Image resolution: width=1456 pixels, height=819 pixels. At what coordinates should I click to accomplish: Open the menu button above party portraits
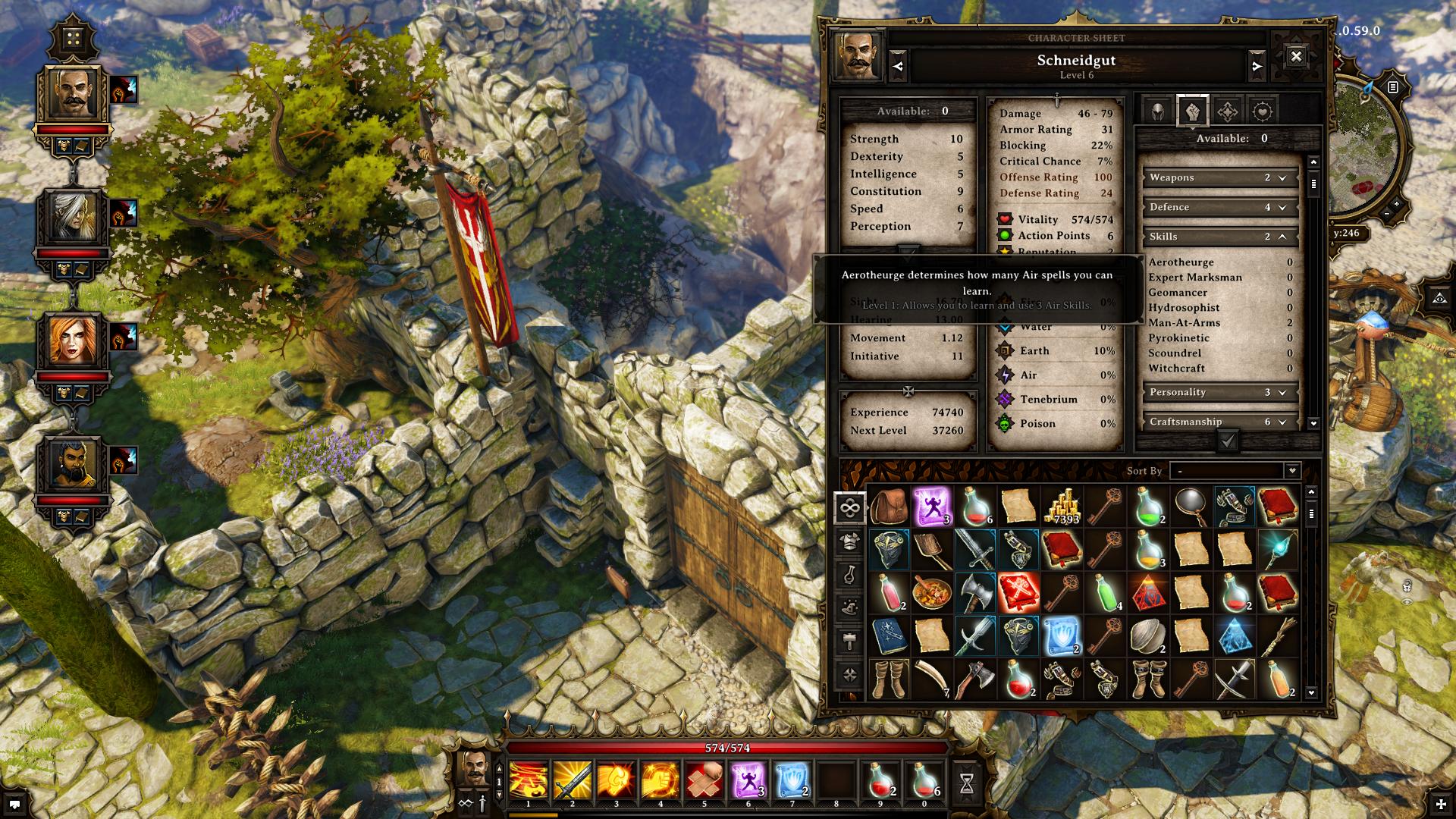(73, 39)
